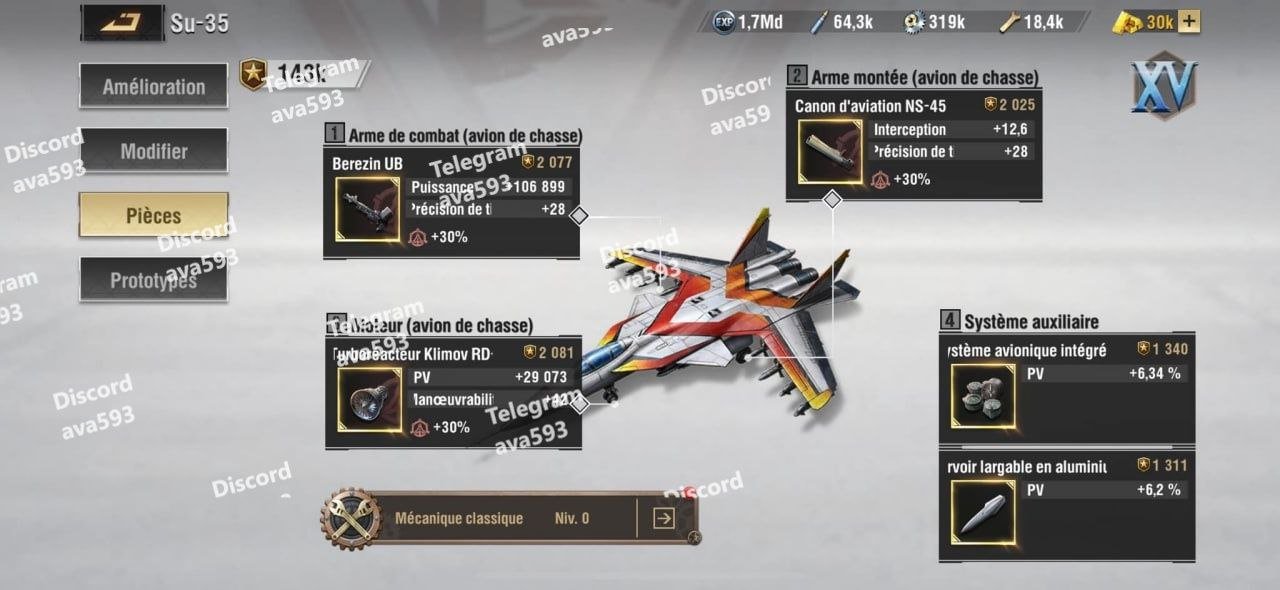This screenshot has height=590, width=1280.
Task: Open the Mécanique classique arrow button
Action: point(663,518)
